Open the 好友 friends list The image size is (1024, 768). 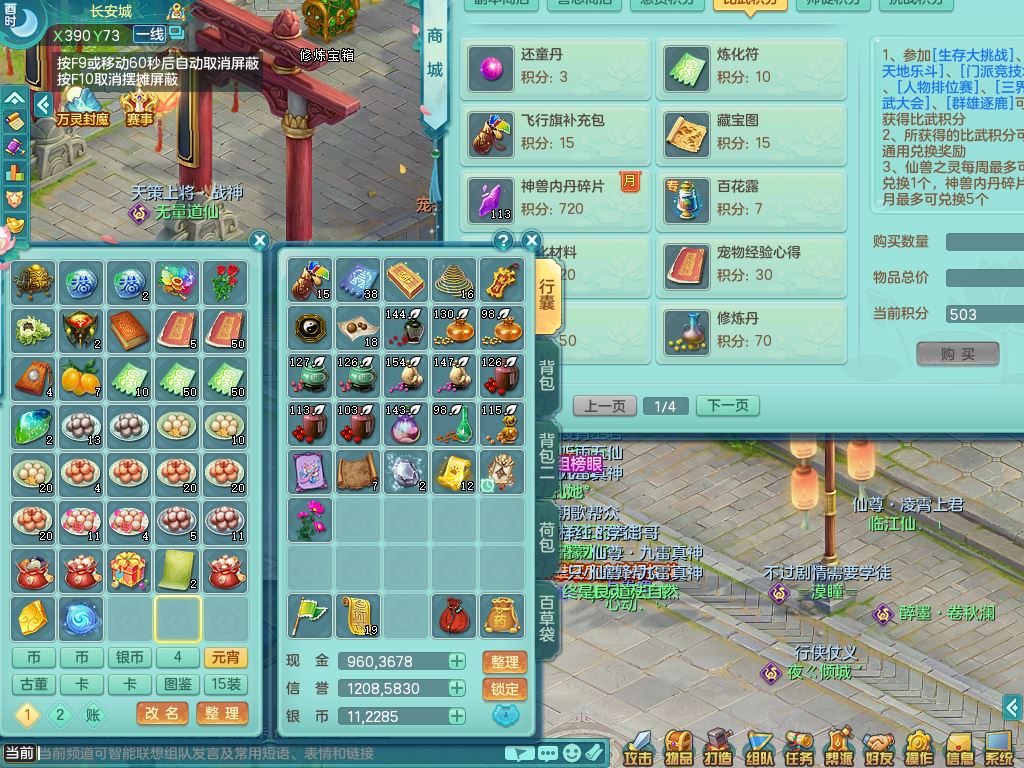[x=879, y=745]
